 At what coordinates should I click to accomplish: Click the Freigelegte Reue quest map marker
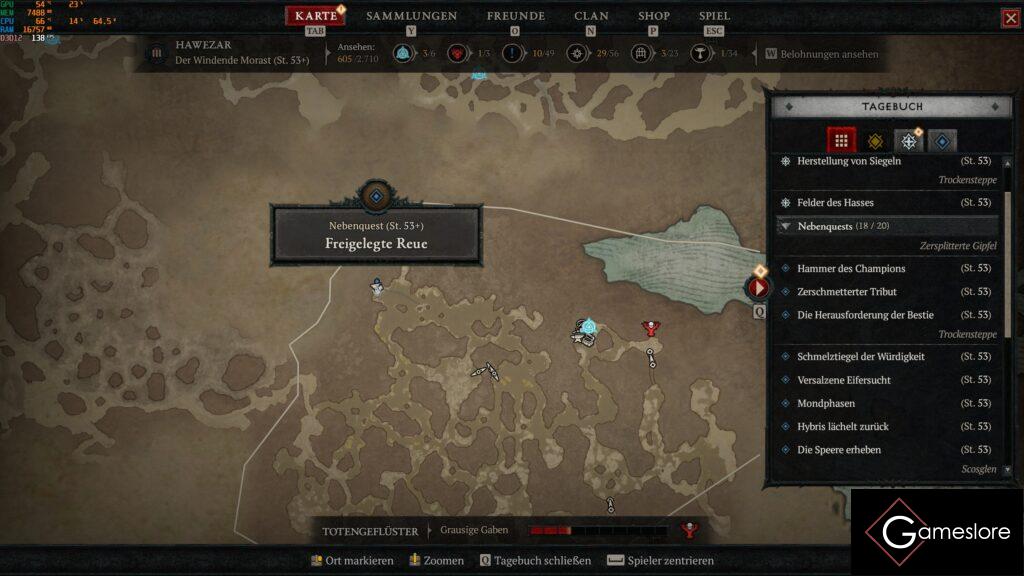(376, 197)
